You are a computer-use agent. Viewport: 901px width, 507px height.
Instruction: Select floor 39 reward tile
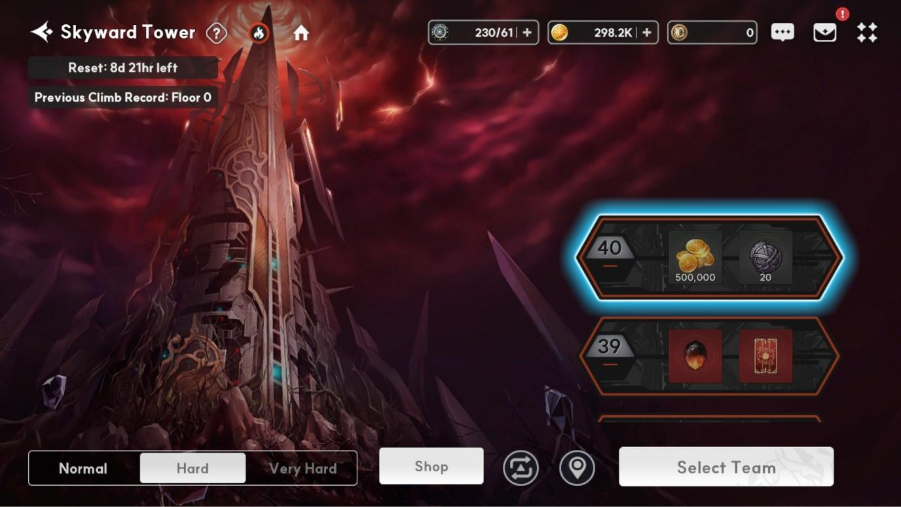coord(709,356)
